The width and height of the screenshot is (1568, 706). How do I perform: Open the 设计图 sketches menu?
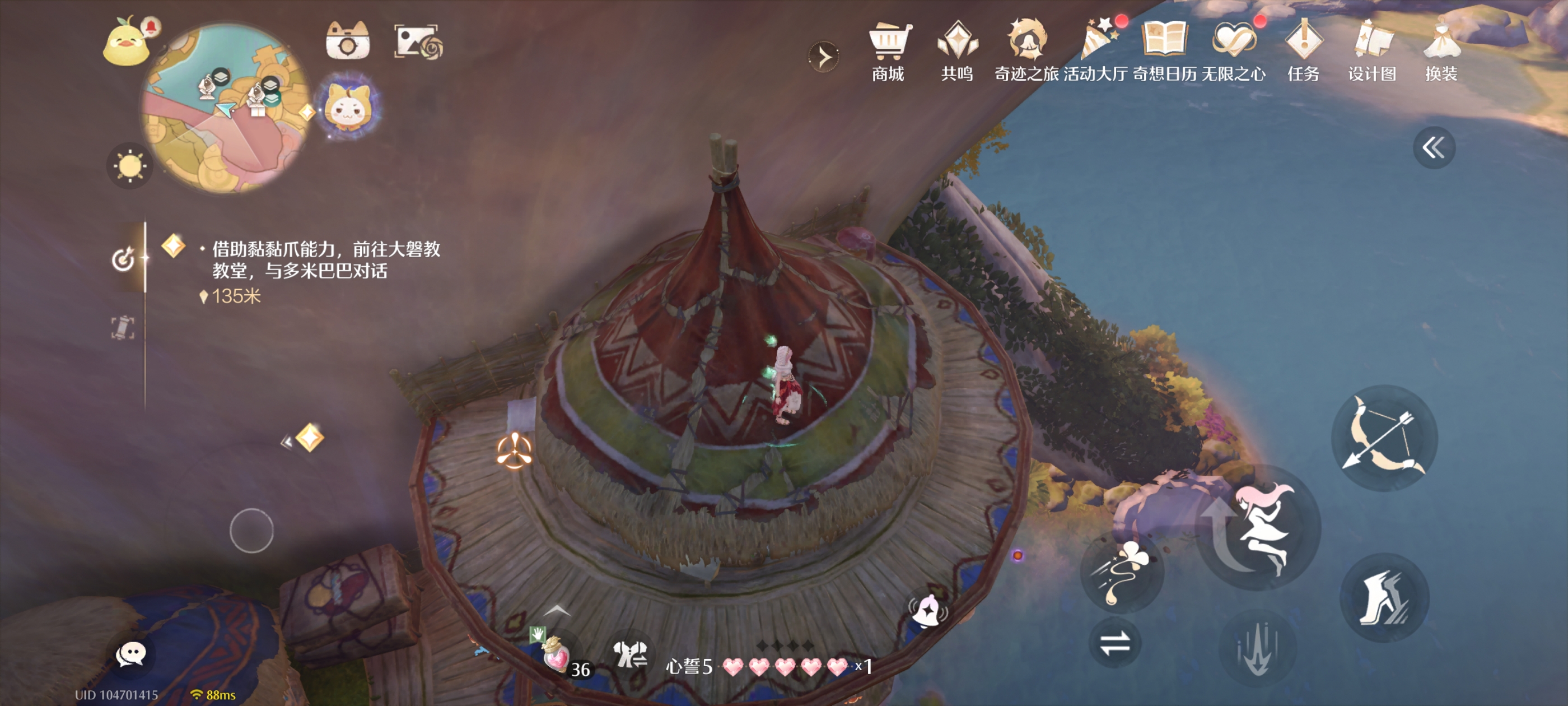click(1372, 52)
